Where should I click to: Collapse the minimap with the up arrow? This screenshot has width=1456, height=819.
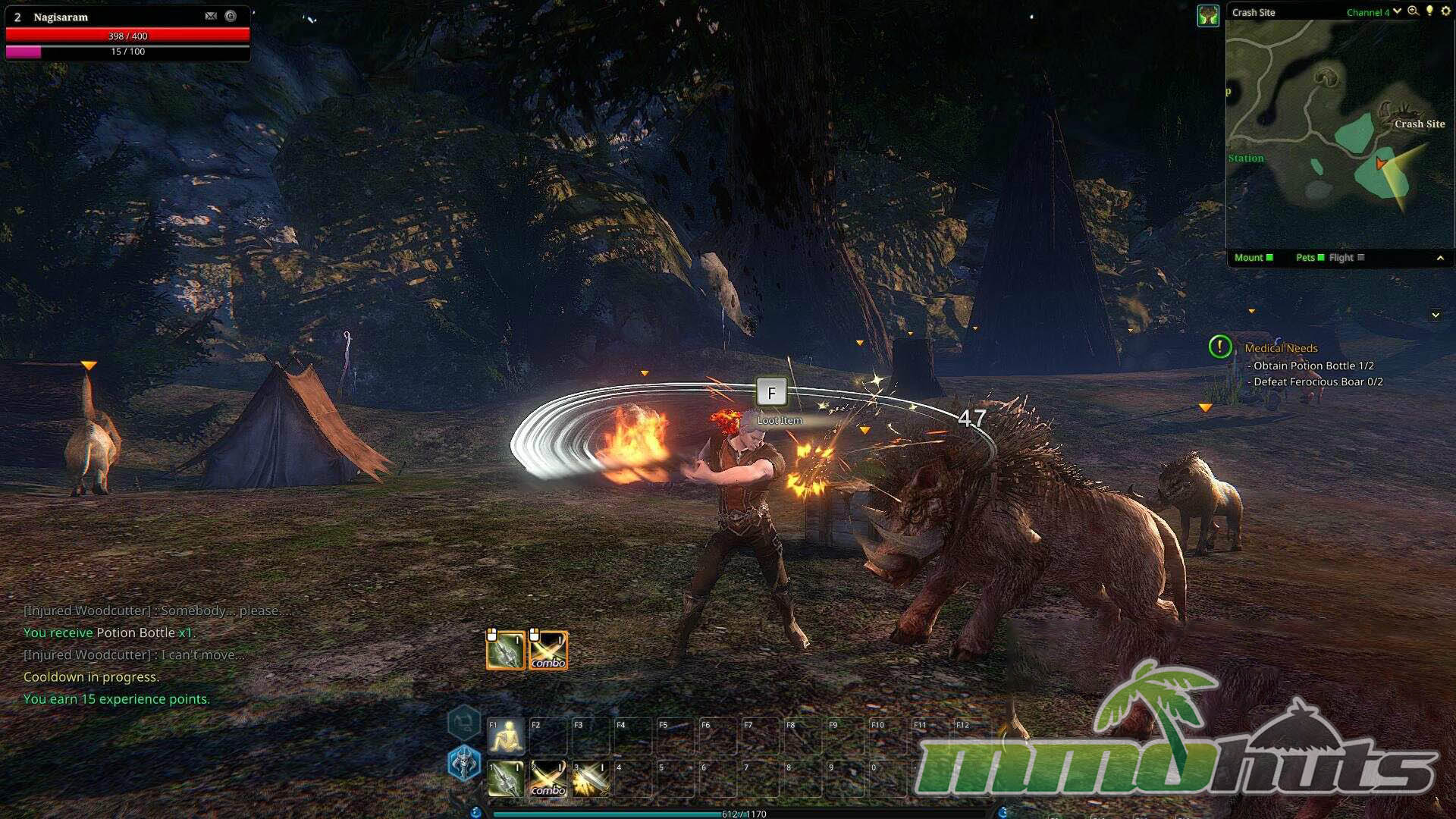(x=1440, y=259)
